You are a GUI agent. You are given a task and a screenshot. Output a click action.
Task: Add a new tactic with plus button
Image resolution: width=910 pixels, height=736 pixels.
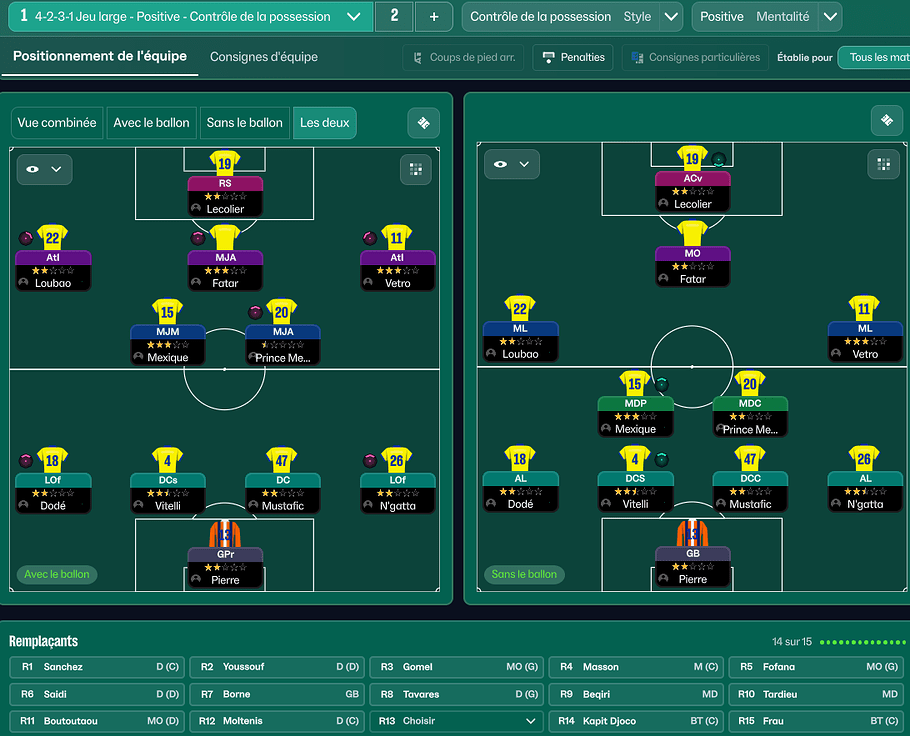pos(433,17)
